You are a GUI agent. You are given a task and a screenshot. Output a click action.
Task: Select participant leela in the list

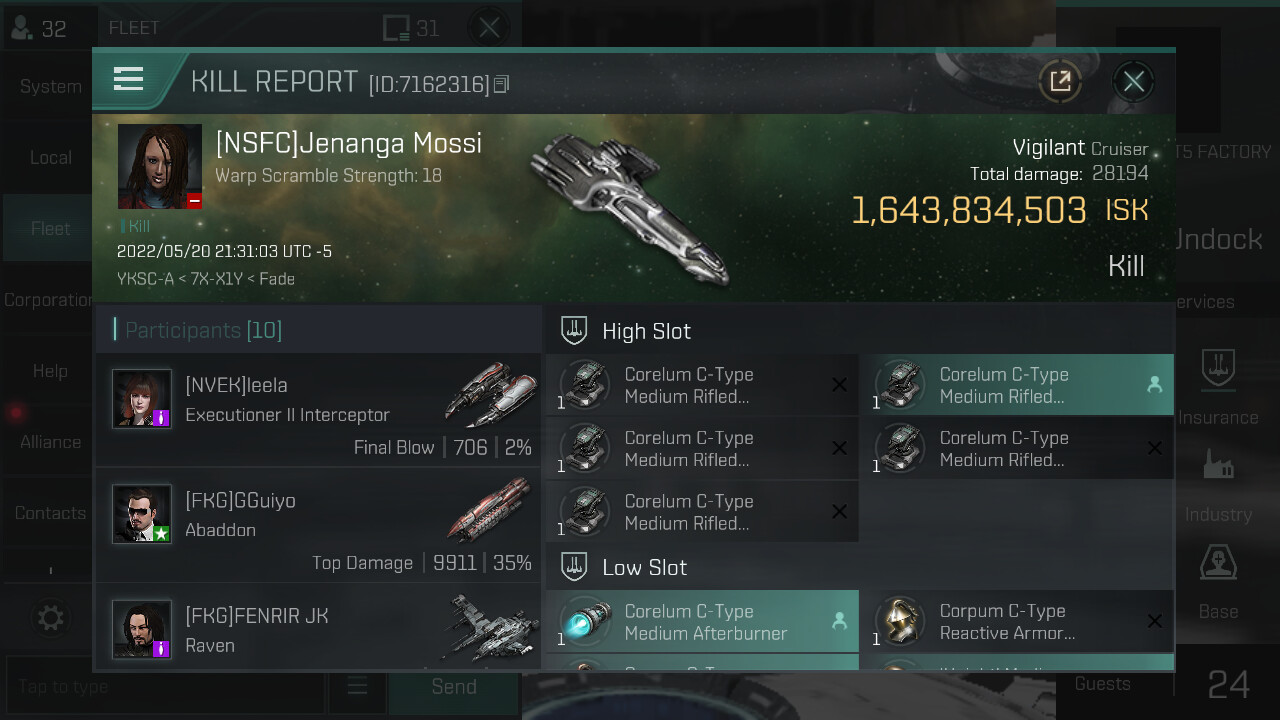(x=318, y=410)
